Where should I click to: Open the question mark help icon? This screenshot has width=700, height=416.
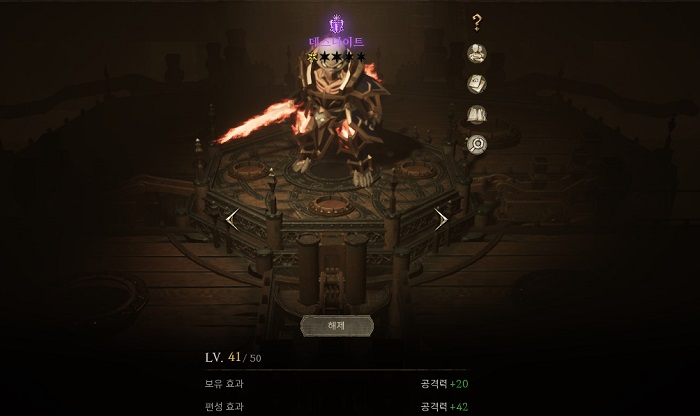(x=477, y=22)
